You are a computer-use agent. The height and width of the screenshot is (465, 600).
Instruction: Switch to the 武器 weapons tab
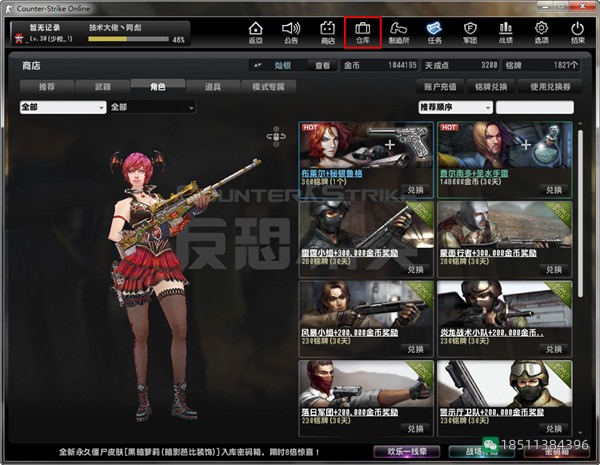(x=101, y=87)
